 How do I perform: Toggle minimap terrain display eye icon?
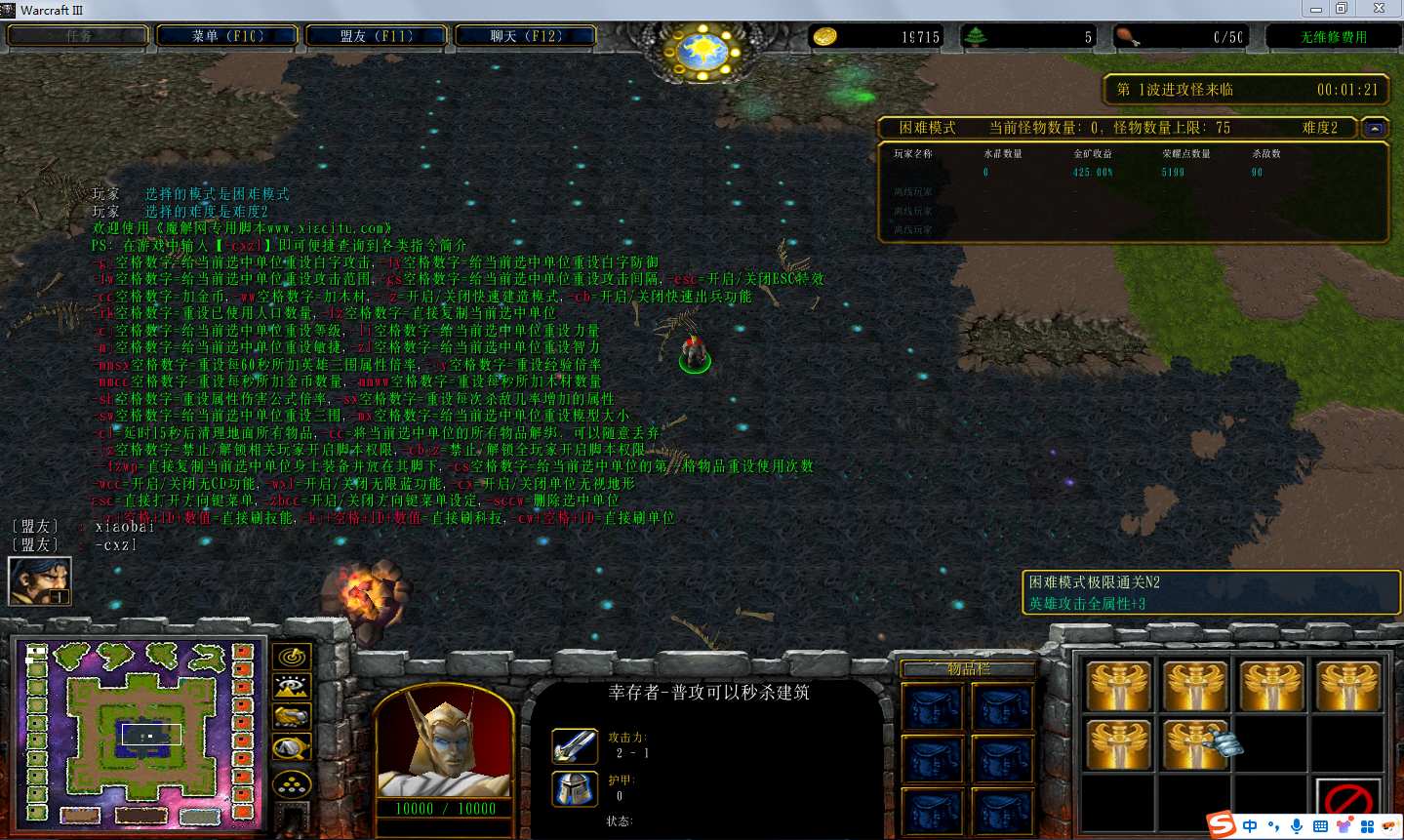tap(292, 687)
